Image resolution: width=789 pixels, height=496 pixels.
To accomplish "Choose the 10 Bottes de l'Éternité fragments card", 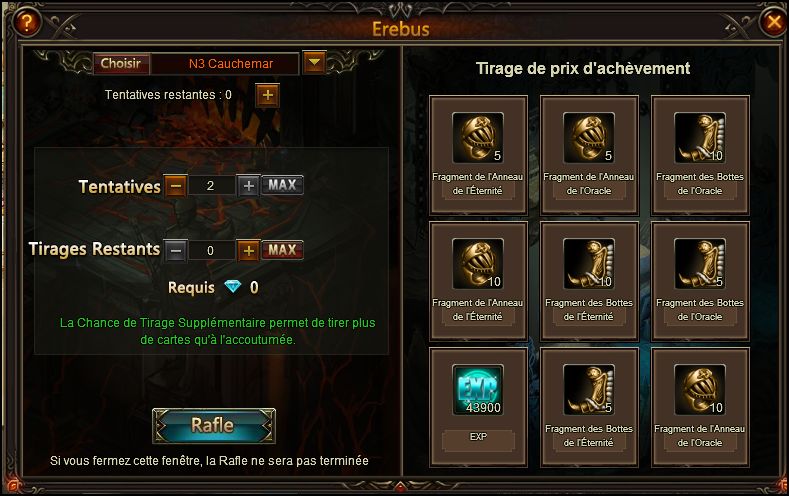I will [x=589, y=279].
